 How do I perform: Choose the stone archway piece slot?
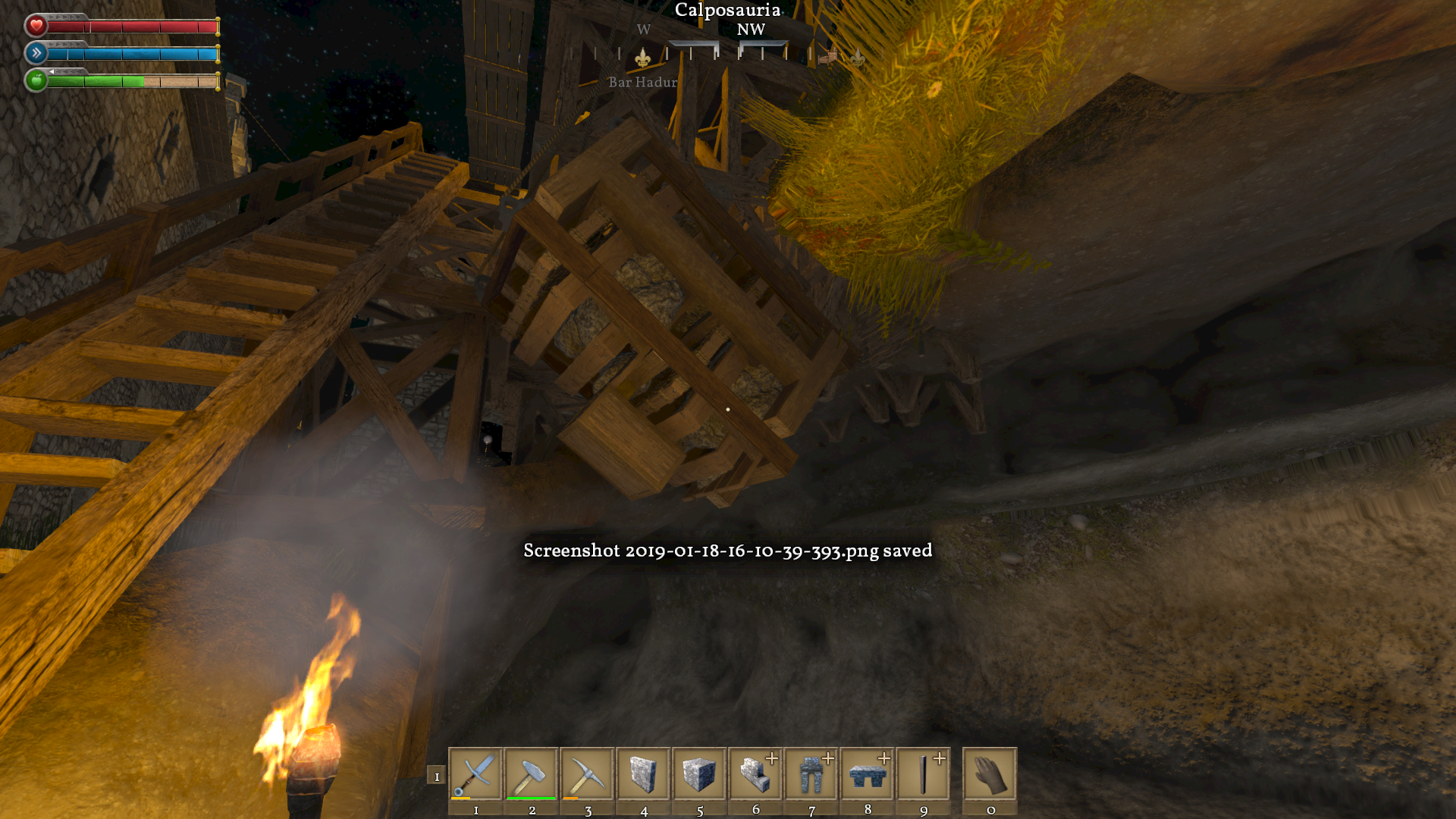811,774
